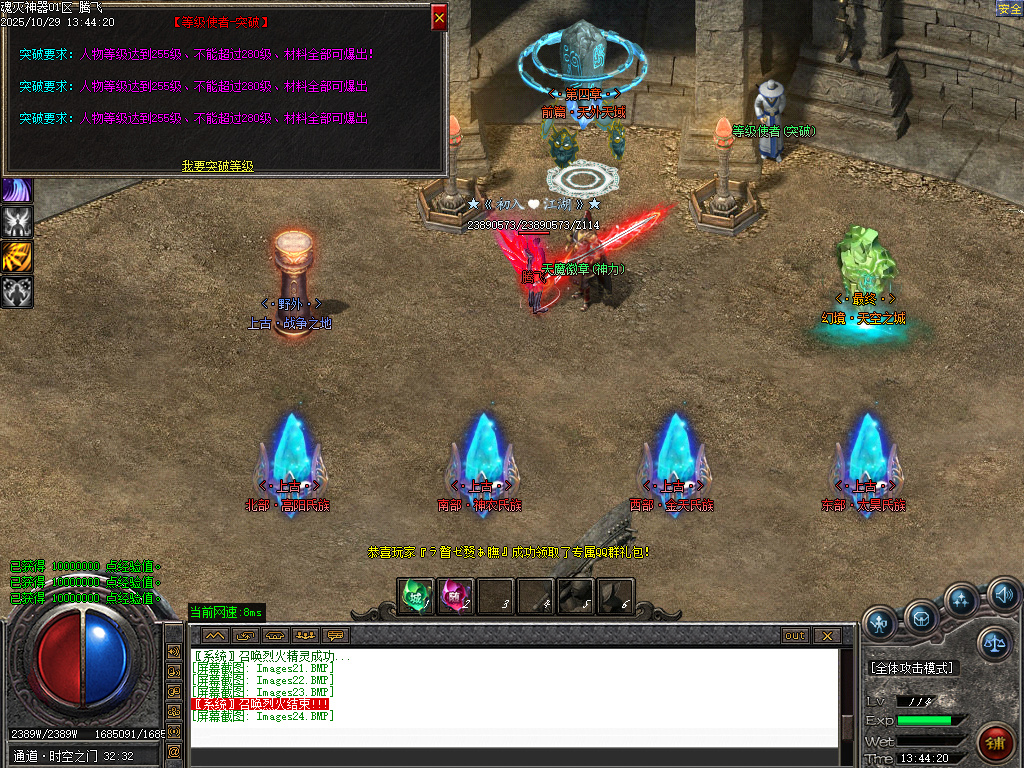The height and width of the screenshot is (768, 1024).
Task: Select the chat tab with mountain peak icon
Action: (x=215, y=636)
